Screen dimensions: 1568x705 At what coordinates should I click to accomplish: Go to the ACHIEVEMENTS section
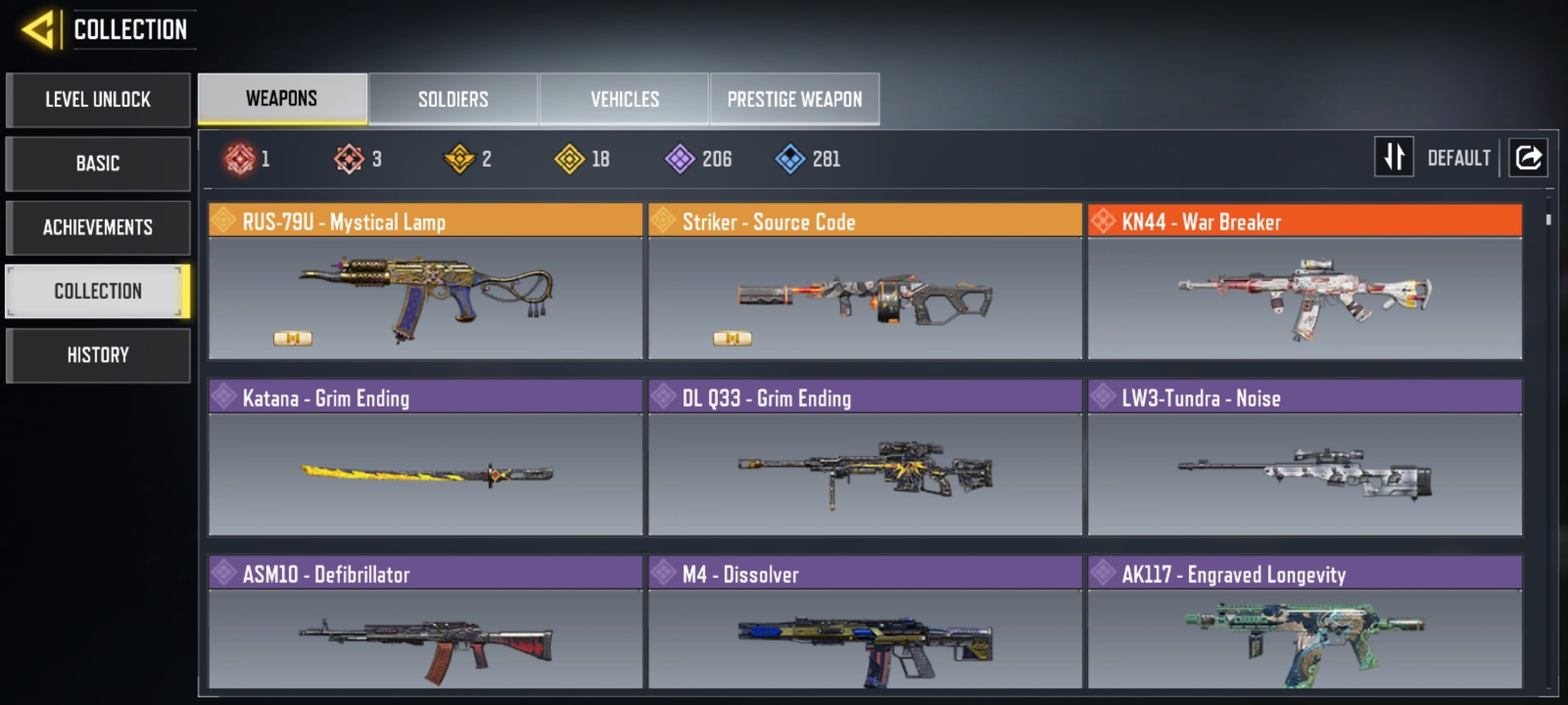98,227
